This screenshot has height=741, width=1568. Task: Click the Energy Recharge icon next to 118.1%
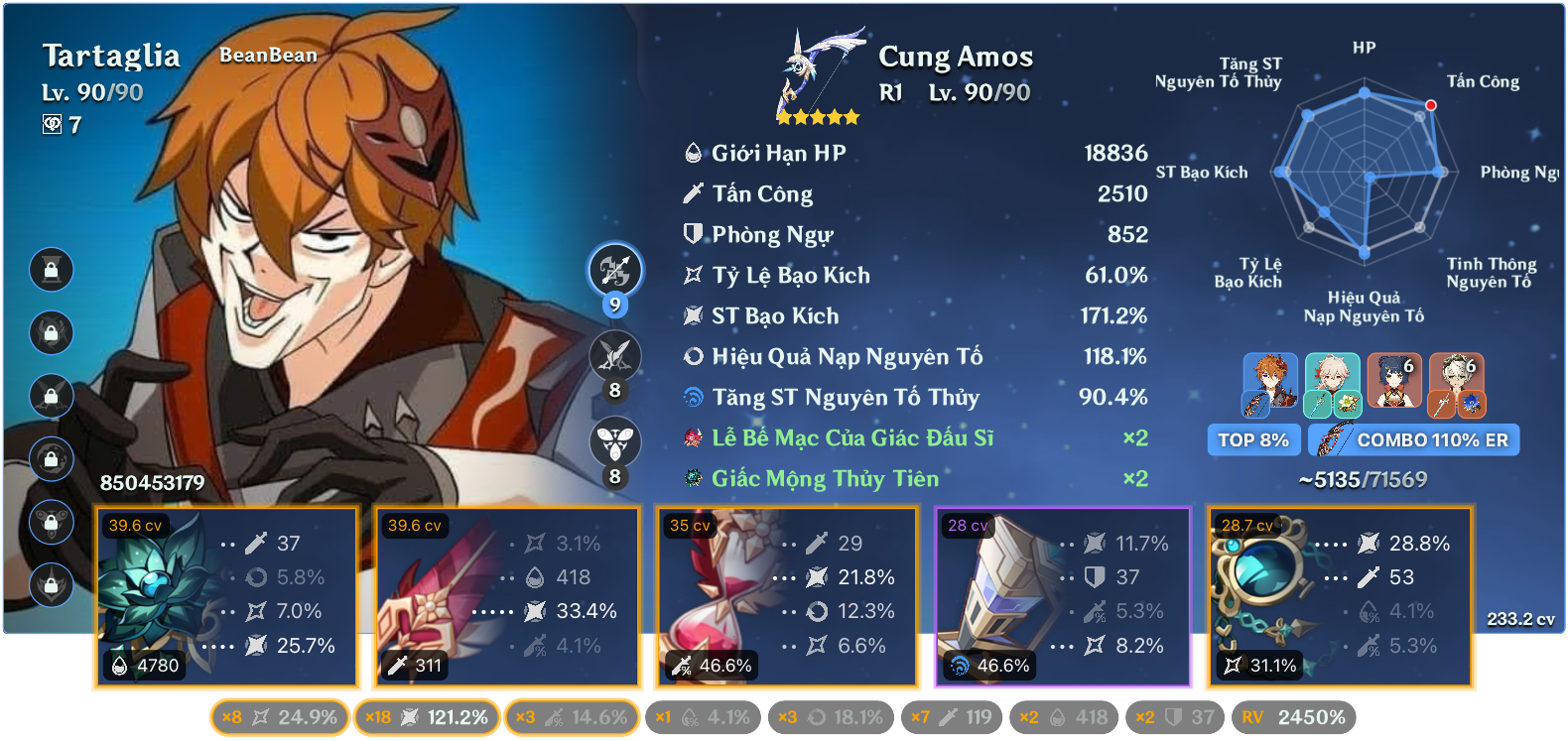(x=695, y=356)
